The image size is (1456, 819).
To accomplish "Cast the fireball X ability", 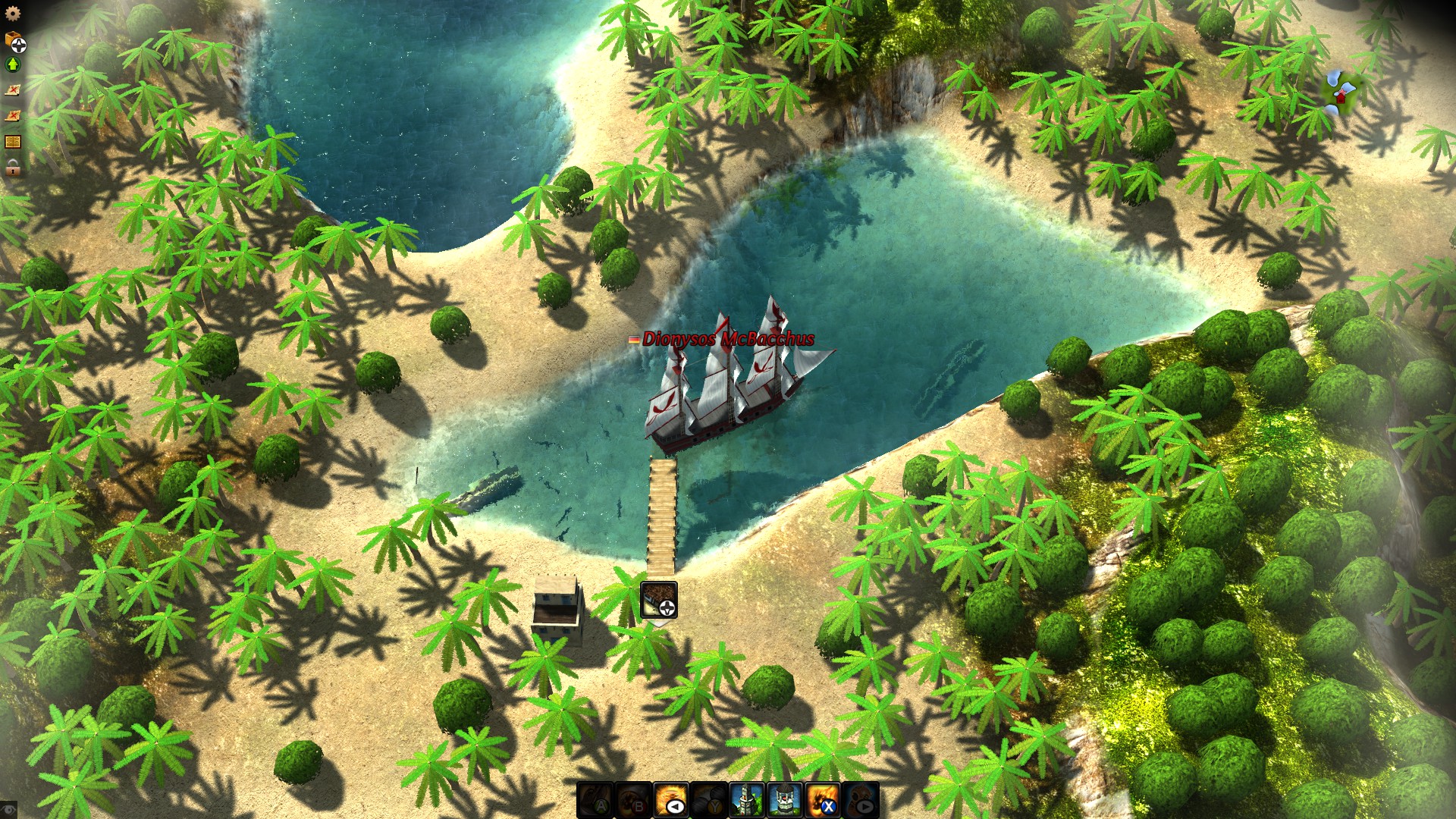I will pos(823,799).
